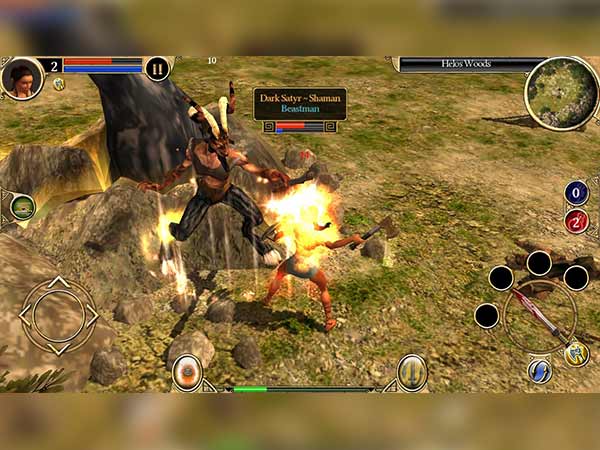Screen dimensions: 600x450
Task: Open the circular minimap
Action: click(x=561, y=93)
